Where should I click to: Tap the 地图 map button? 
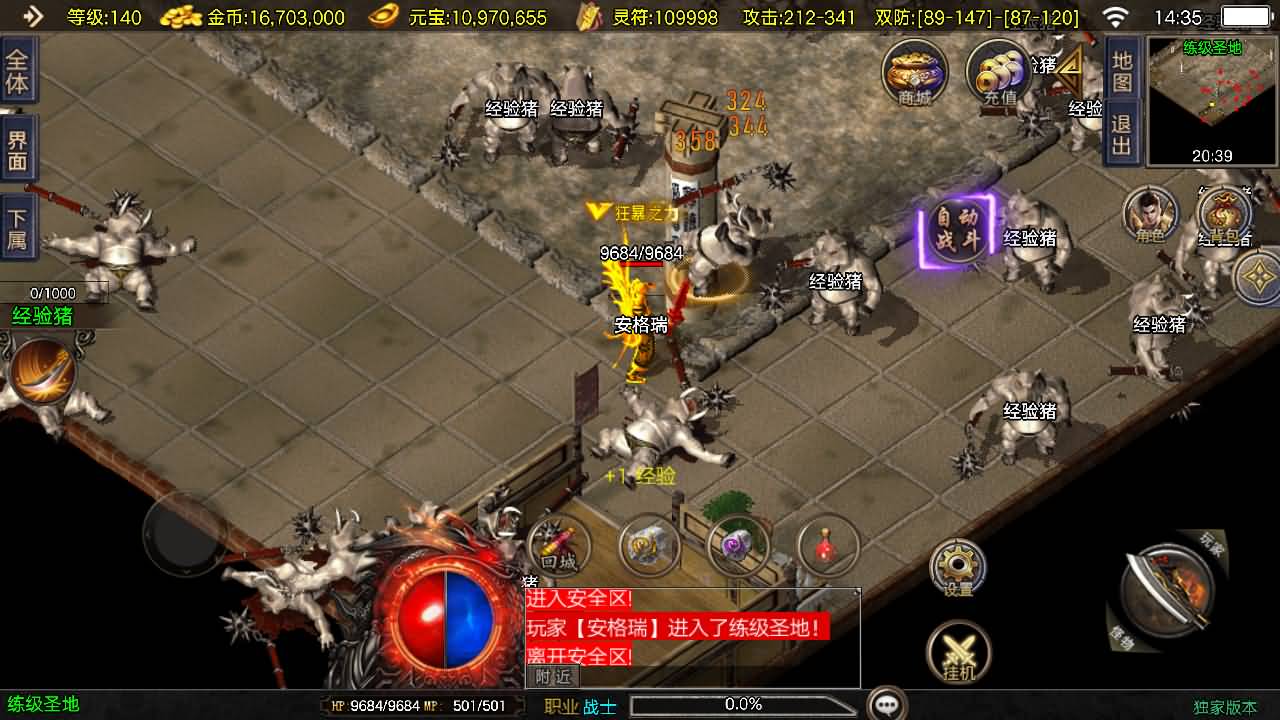click(x=1122, y=72)
